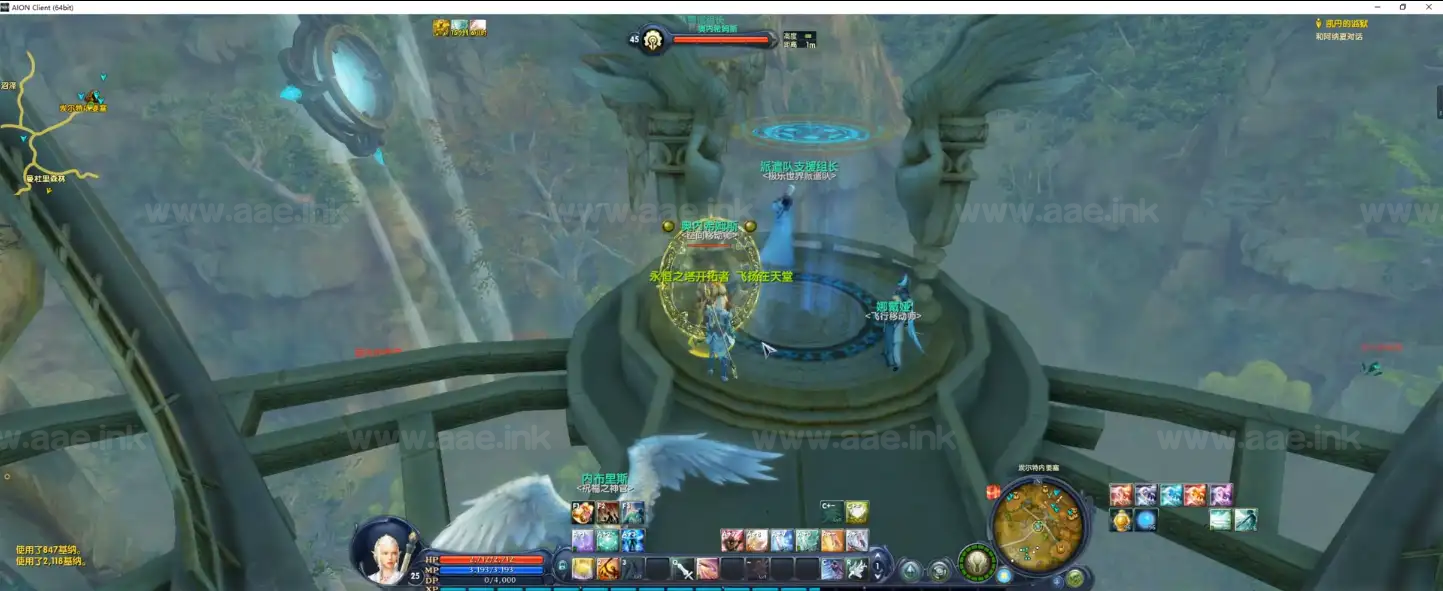Trigger the yellow-highlighted skill above the hotbar
This screenshot has height=591, width=1443.
pos(857,512)
